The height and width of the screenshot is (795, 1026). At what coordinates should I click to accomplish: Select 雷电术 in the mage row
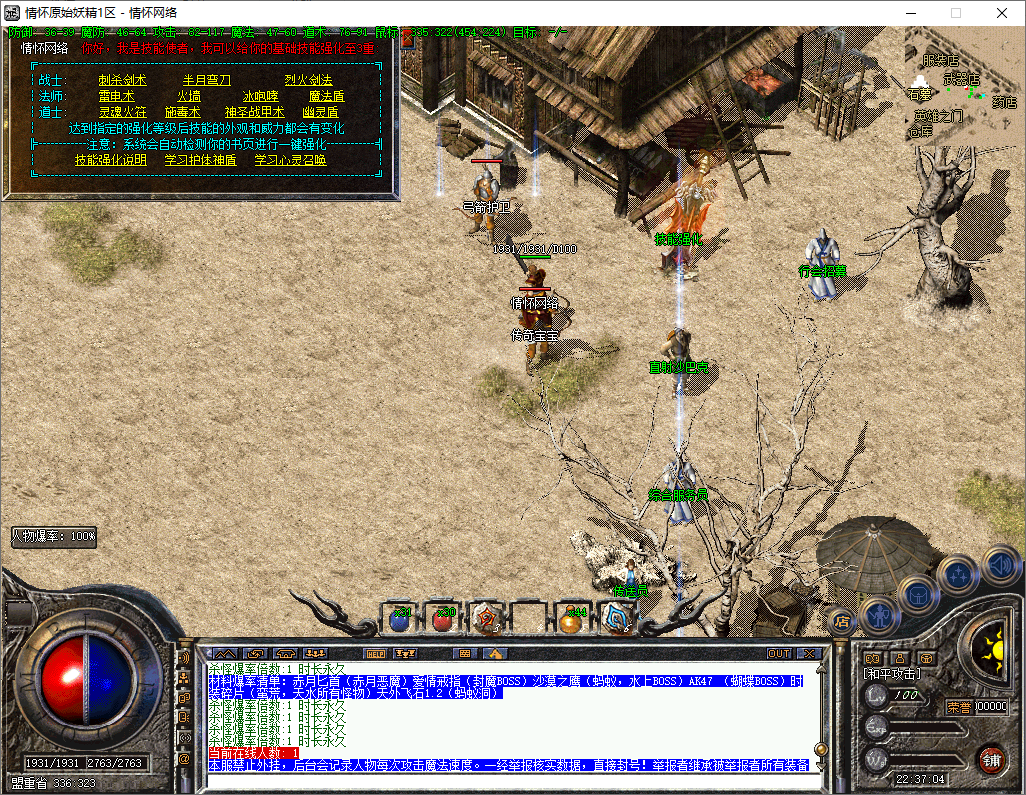(116, 96)
